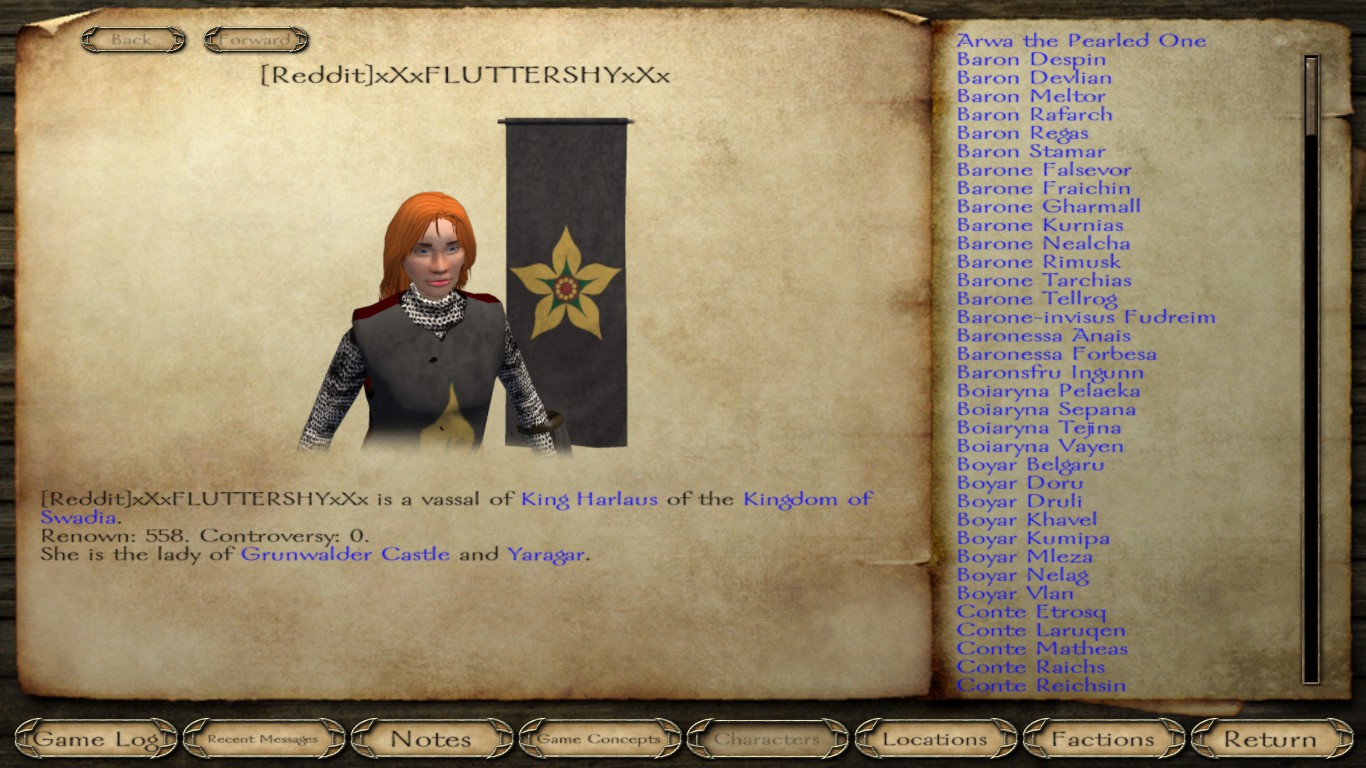
Task: Open the Game Log tab
Action: (x=97, y=740)
